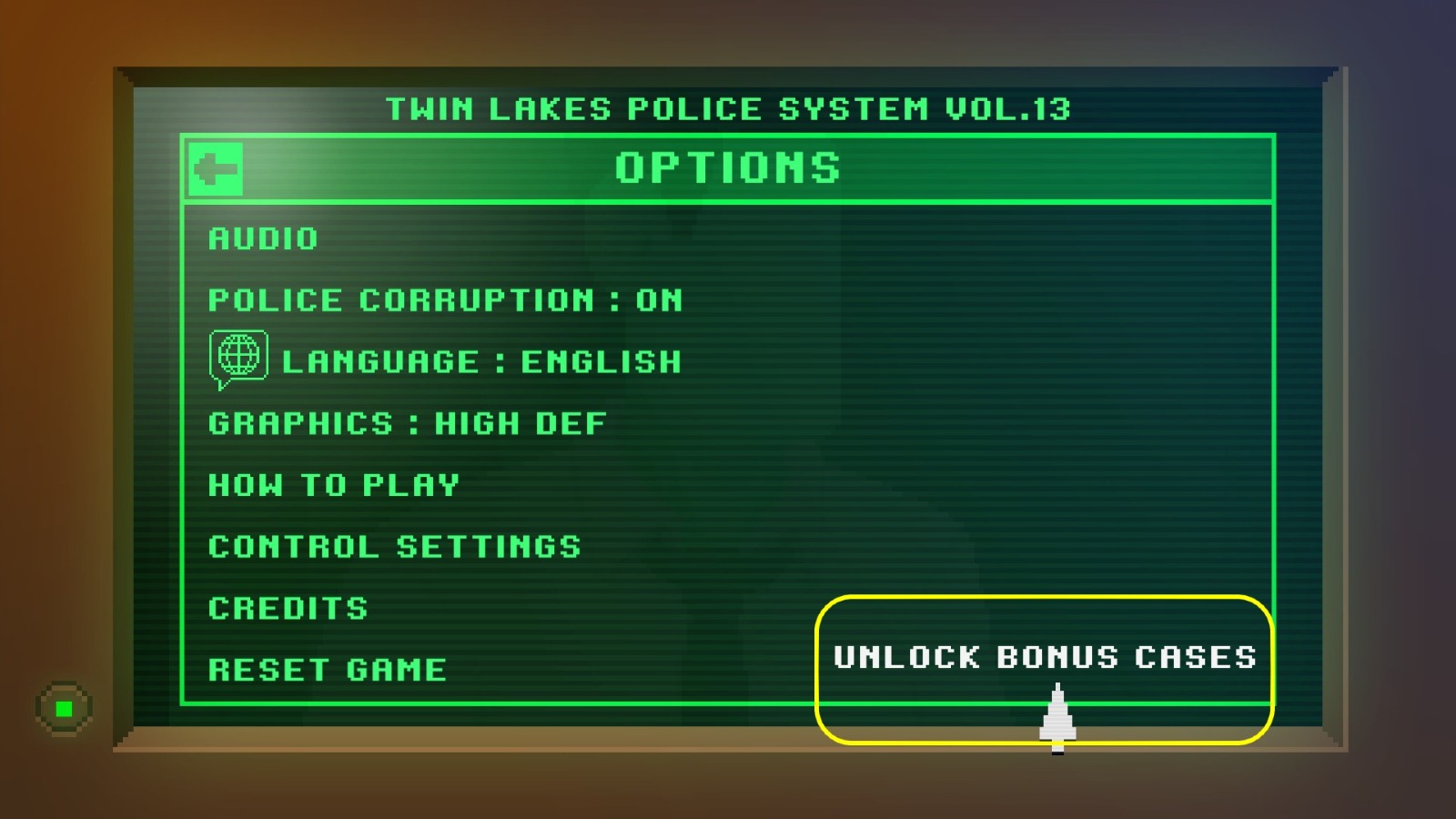Cycle POLICE CORRUPTION setting to ON
Viewport: 1456px width, 819px height.
[445, 300]
